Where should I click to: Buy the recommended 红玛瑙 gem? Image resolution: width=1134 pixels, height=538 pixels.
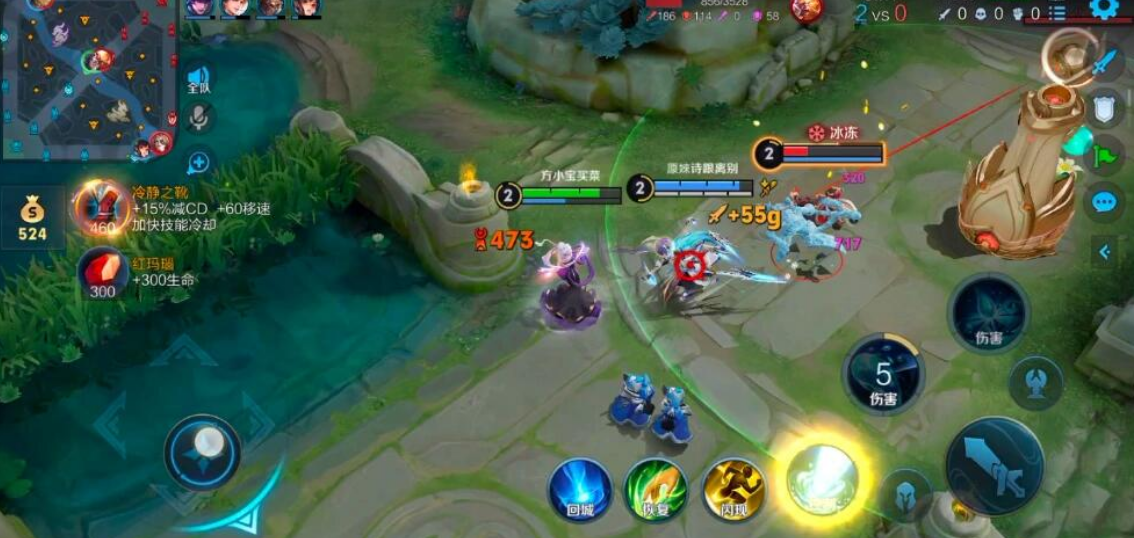(x=103, y=273)
